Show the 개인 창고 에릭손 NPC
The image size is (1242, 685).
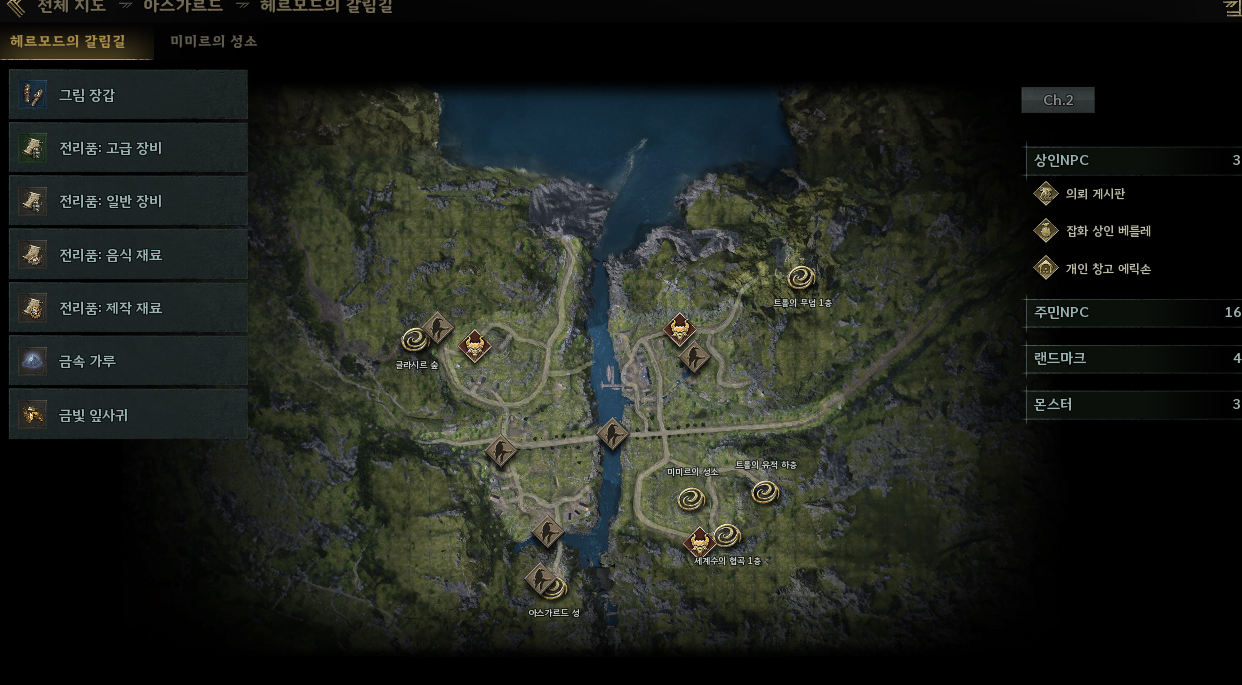[1108, 268]
